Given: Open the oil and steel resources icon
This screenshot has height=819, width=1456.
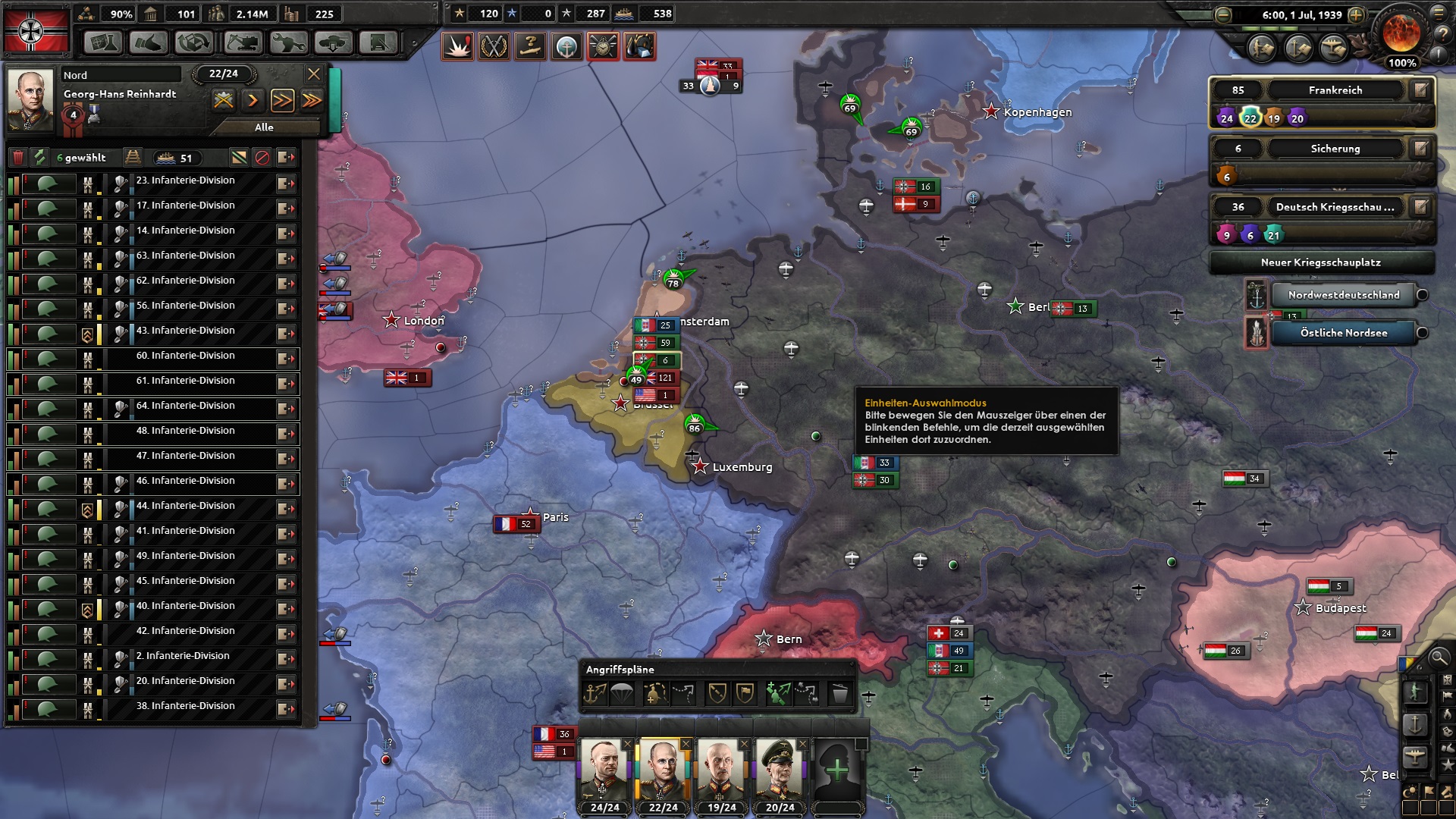Looking at the screenshot, I should tap(639, 46).
